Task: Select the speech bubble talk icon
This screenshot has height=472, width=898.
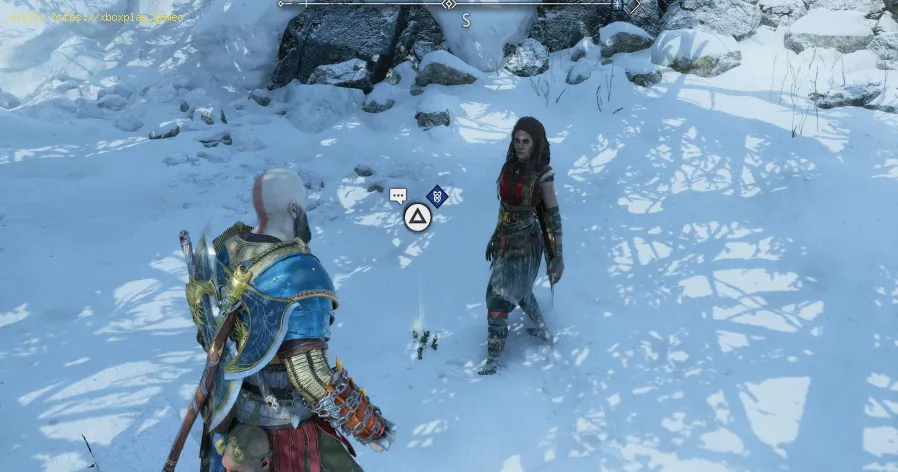Action: click(x=398, y=196)
